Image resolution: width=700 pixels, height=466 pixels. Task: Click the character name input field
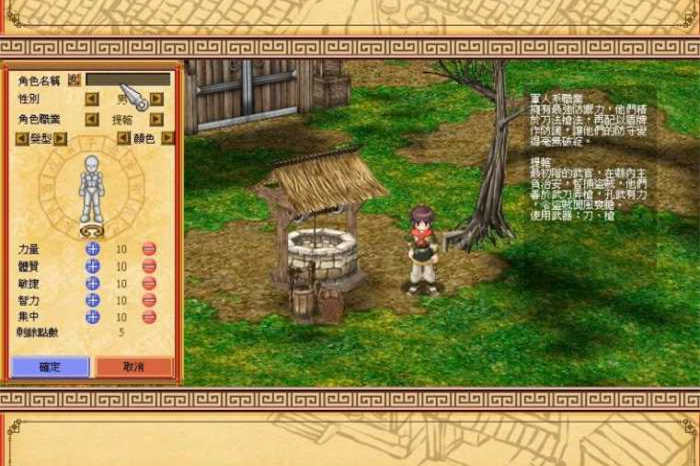(127, 79)
